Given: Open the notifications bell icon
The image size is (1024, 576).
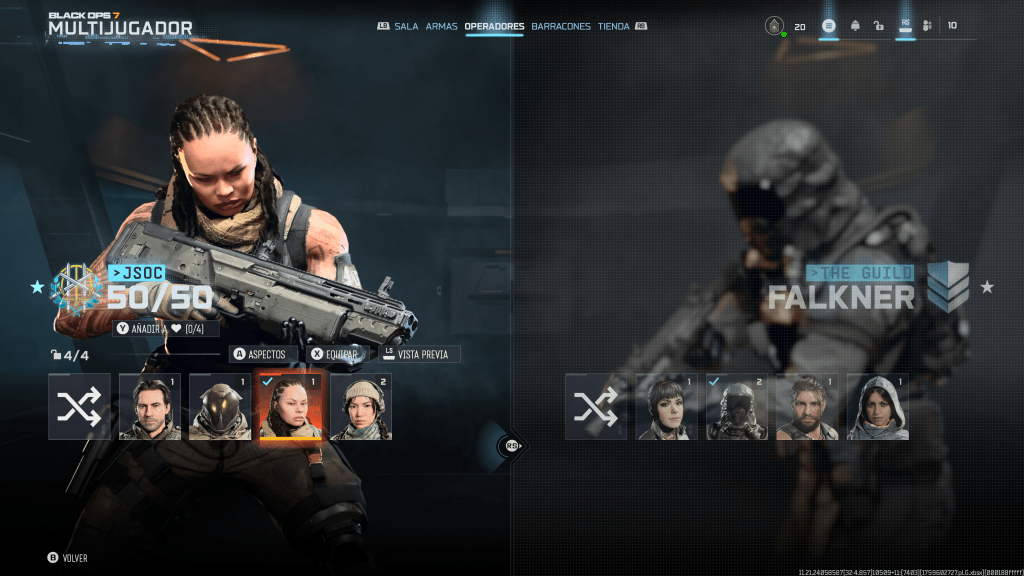Looking at the screenshot, I should [x=855, y=26].
